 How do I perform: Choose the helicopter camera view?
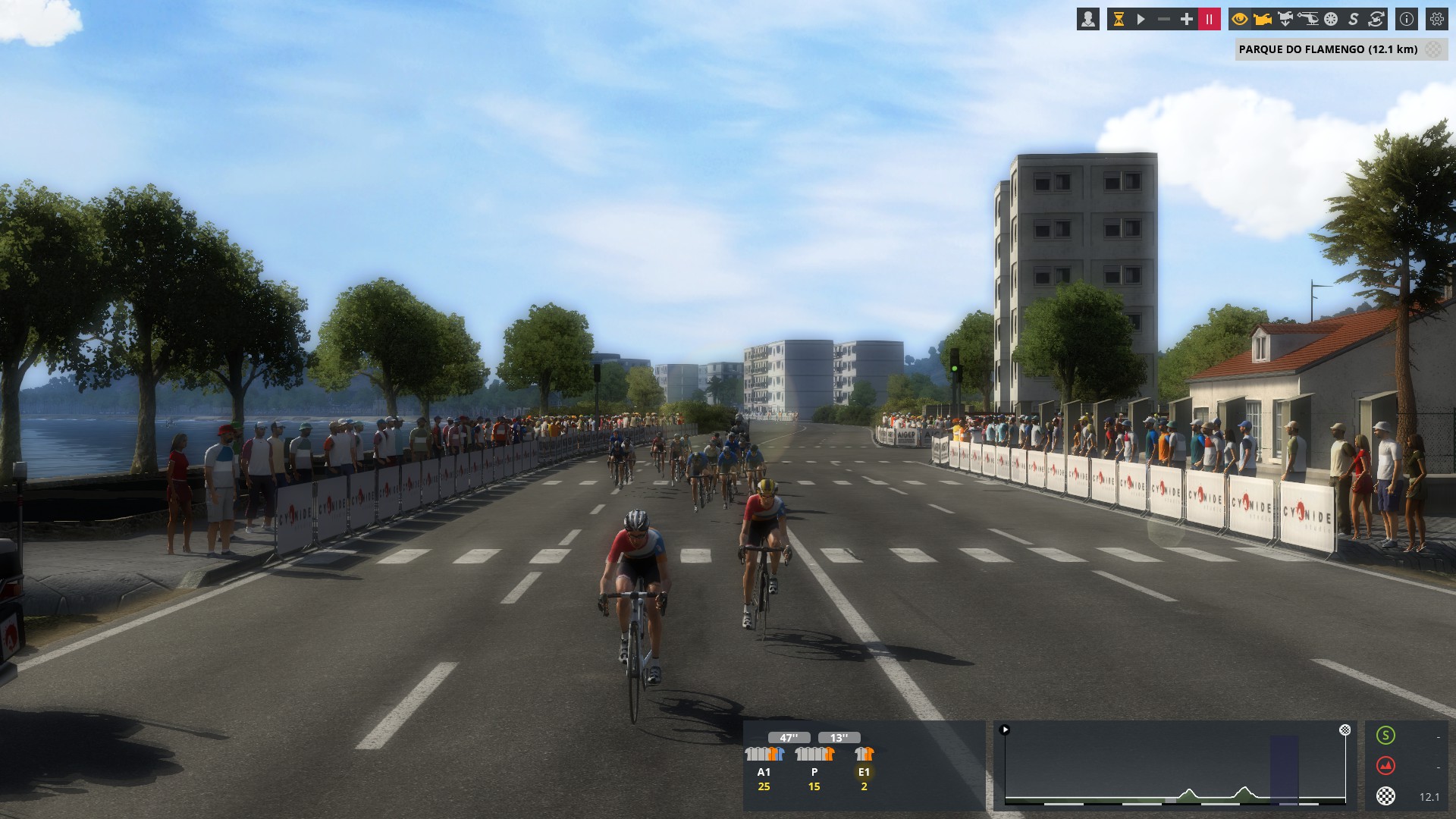click(1308, 20)
